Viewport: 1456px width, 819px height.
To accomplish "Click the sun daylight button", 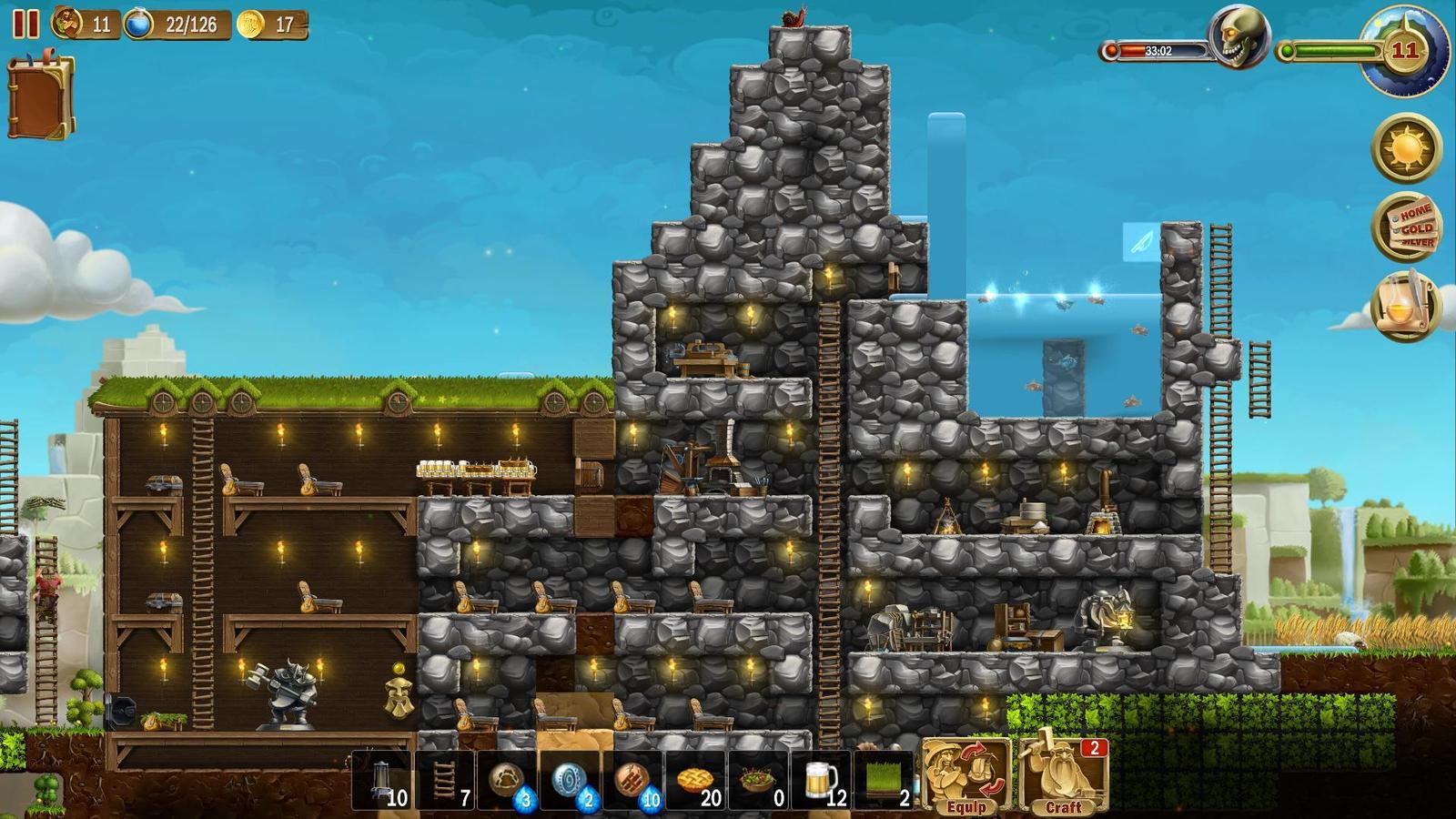I will coord(1406,147).
